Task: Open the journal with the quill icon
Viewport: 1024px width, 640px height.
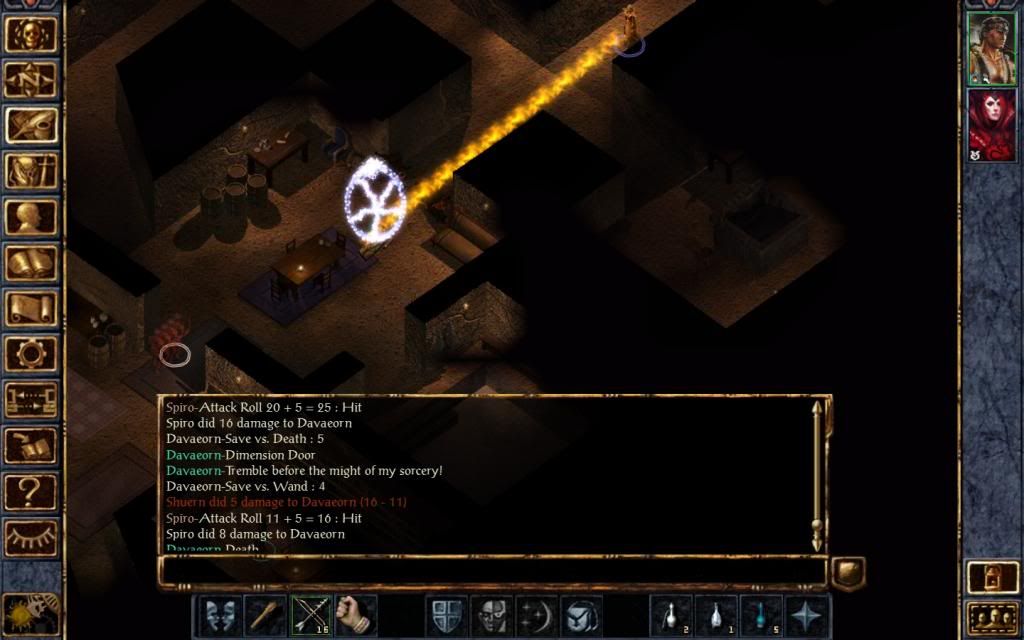Action: (x=31, y=124)
